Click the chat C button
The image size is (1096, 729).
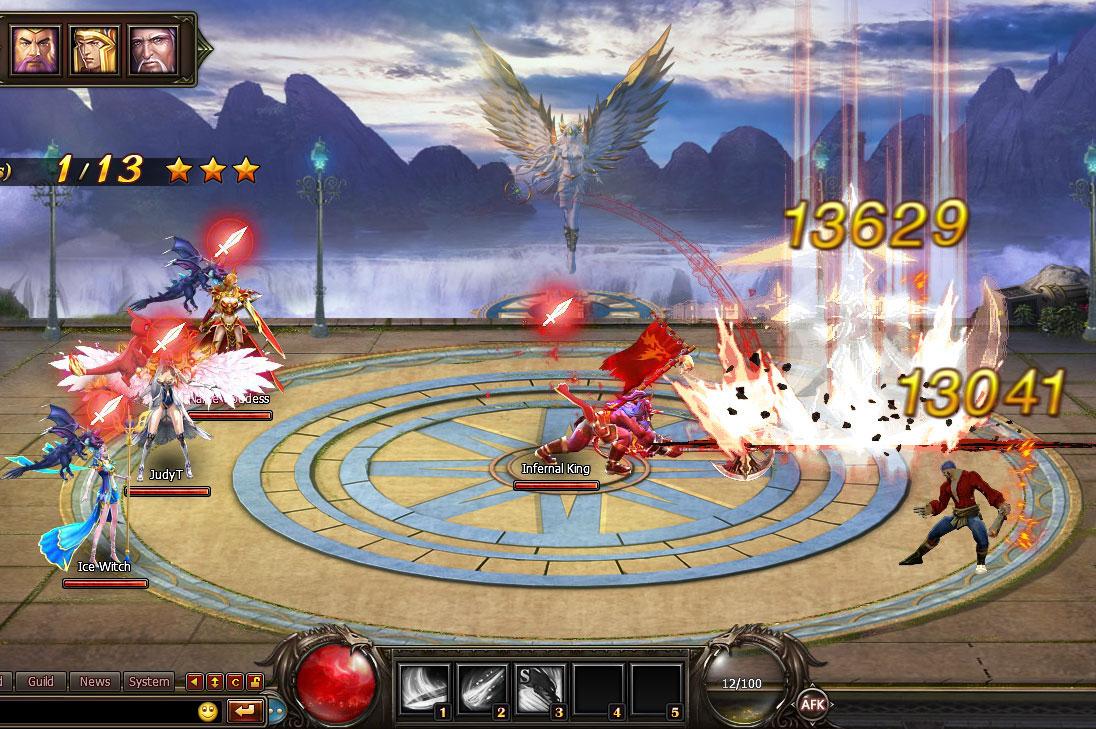235,682
